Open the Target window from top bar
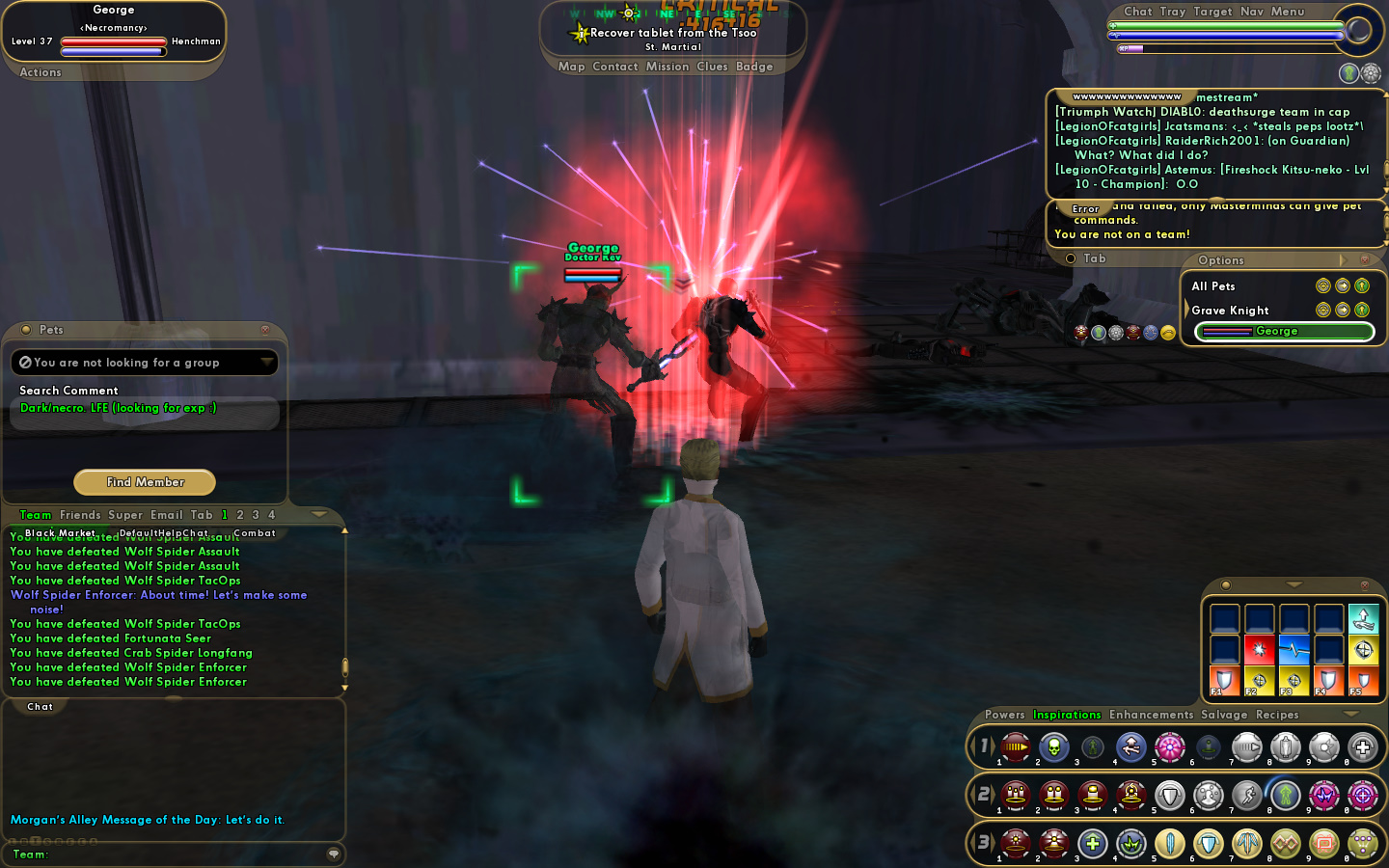The height and width of the screenshot is (868, 1389). (1212, 12)
